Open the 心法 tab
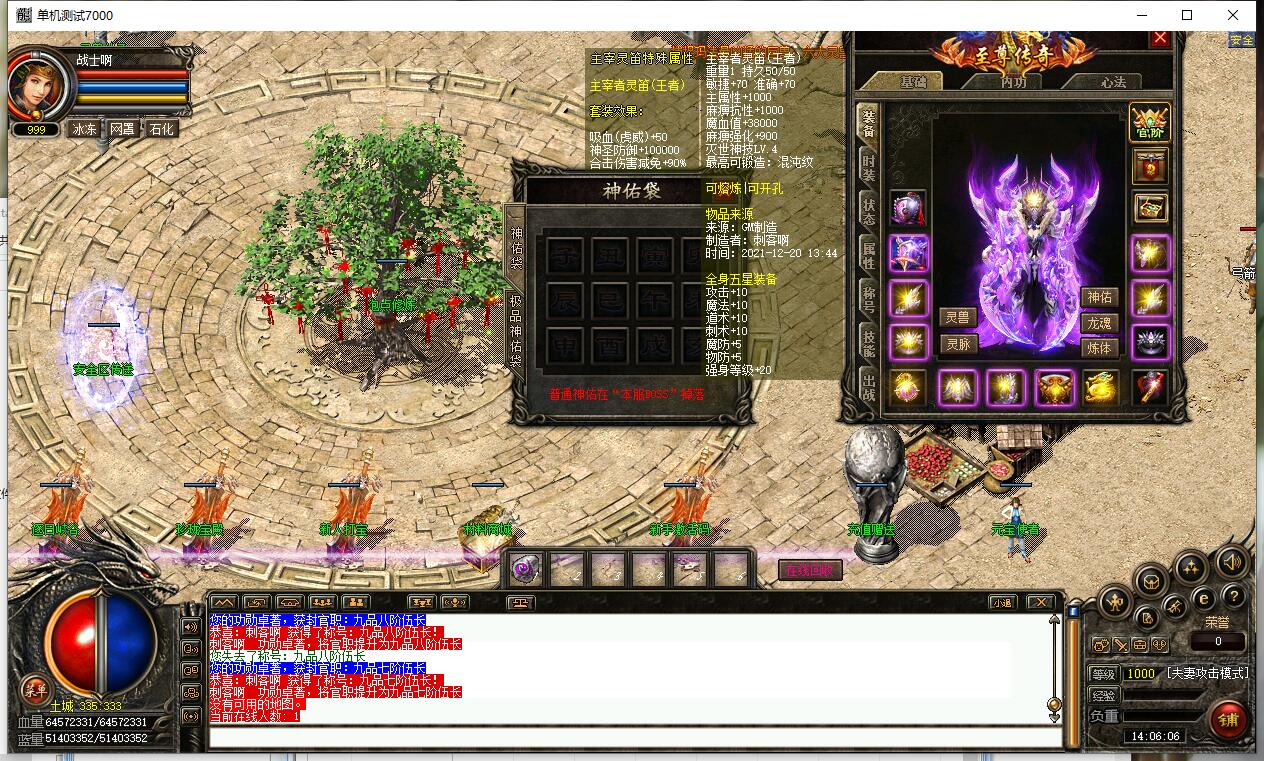This screenshot has width=1264, height=761. [1113, 82]
